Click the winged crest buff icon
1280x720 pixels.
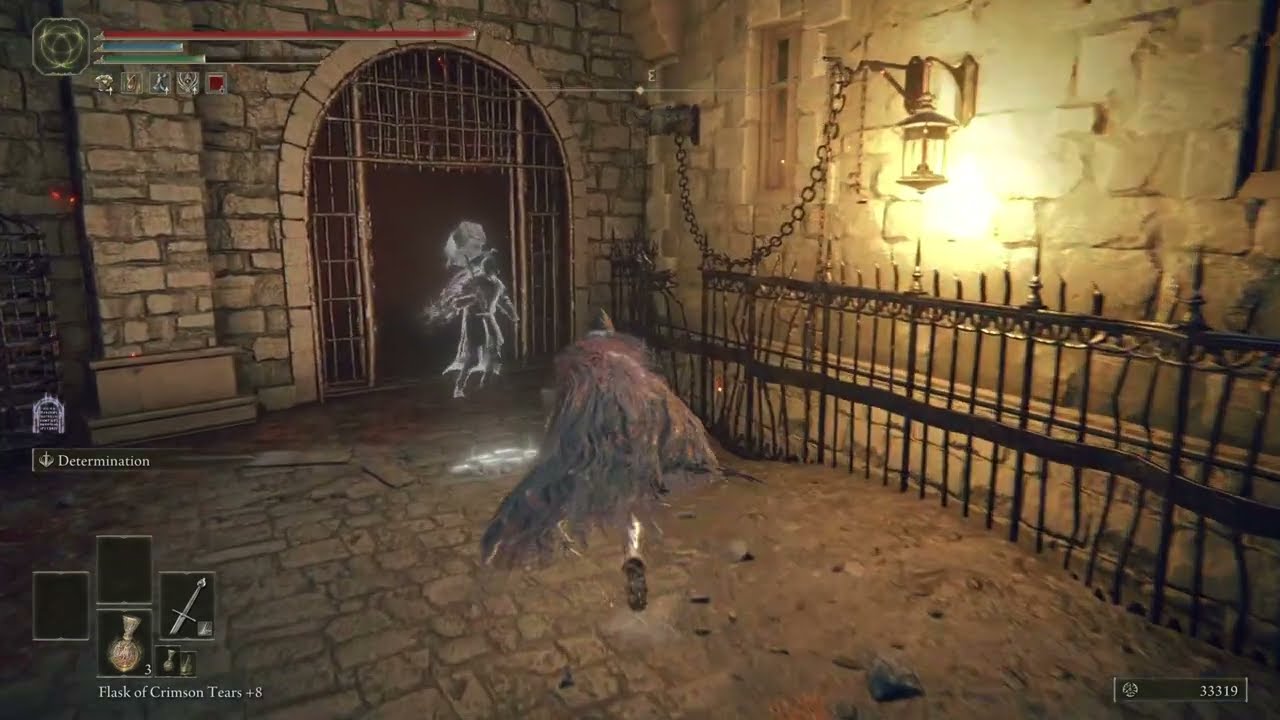[x=188, y=83]
